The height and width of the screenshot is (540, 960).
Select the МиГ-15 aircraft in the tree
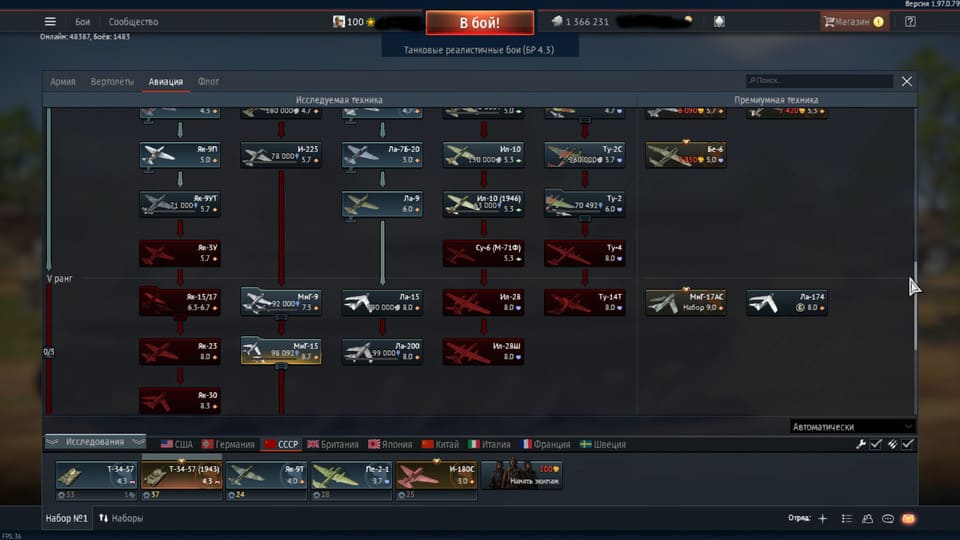[x=281, y=350]
